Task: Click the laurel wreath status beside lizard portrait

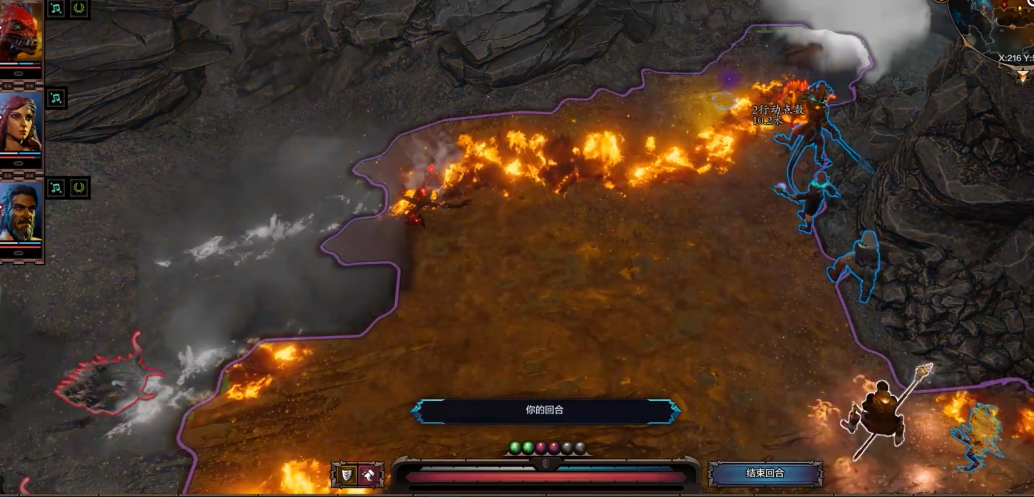Action: (80, 9)
